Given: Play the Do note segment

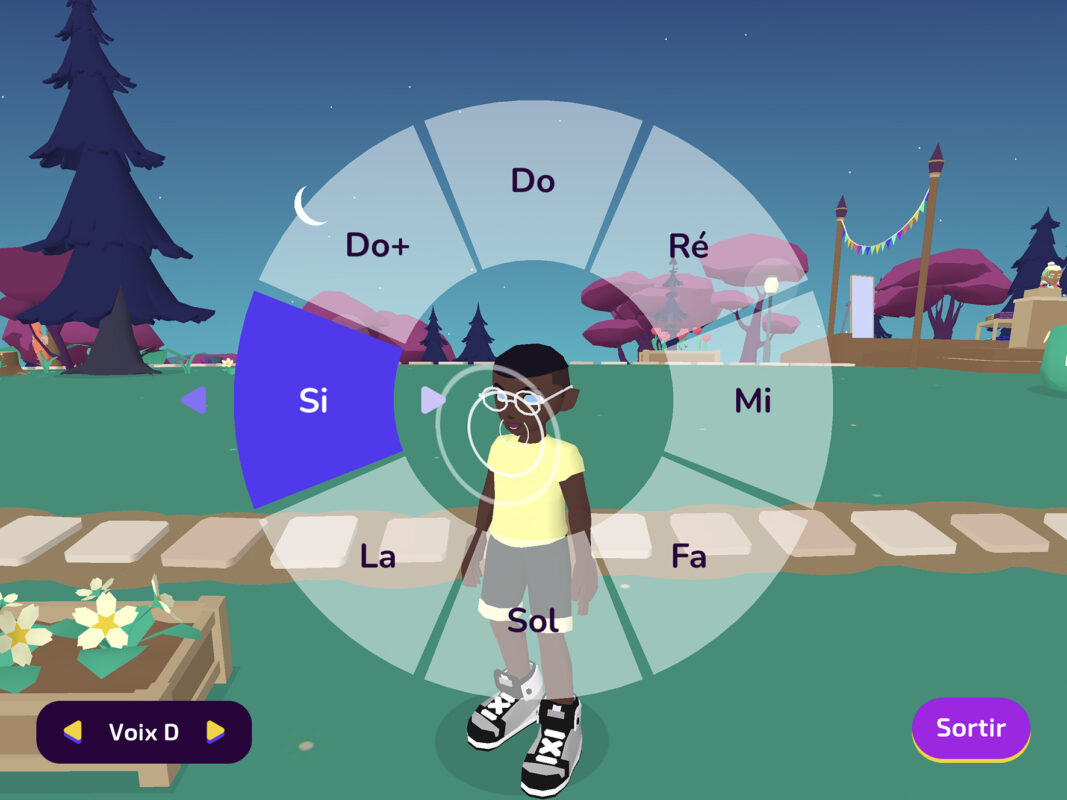Looking at the screenshot, I should tap(533, 181).
